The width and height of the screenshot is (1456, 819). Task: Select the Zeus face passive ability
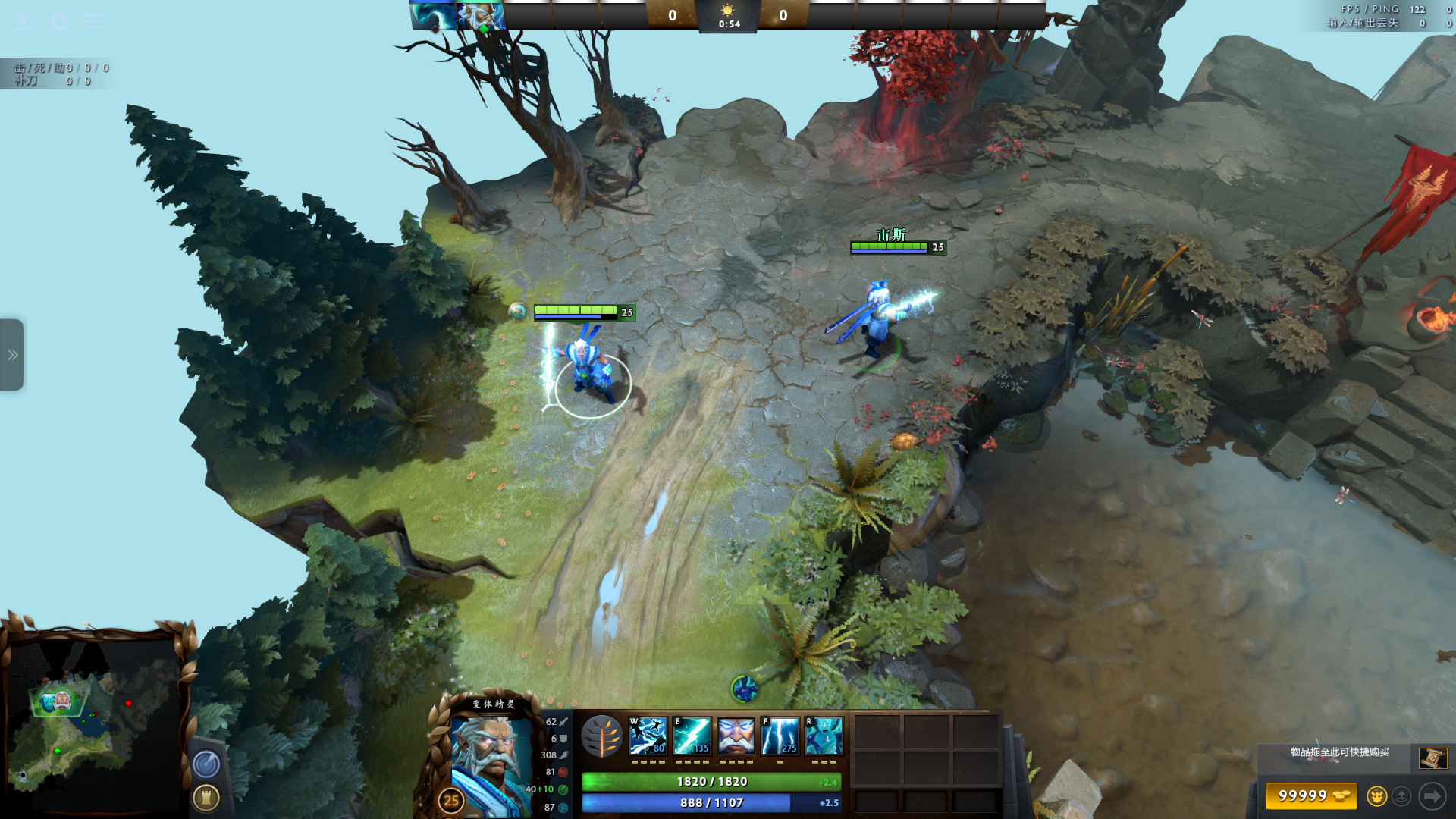click(x=736, y=736)
